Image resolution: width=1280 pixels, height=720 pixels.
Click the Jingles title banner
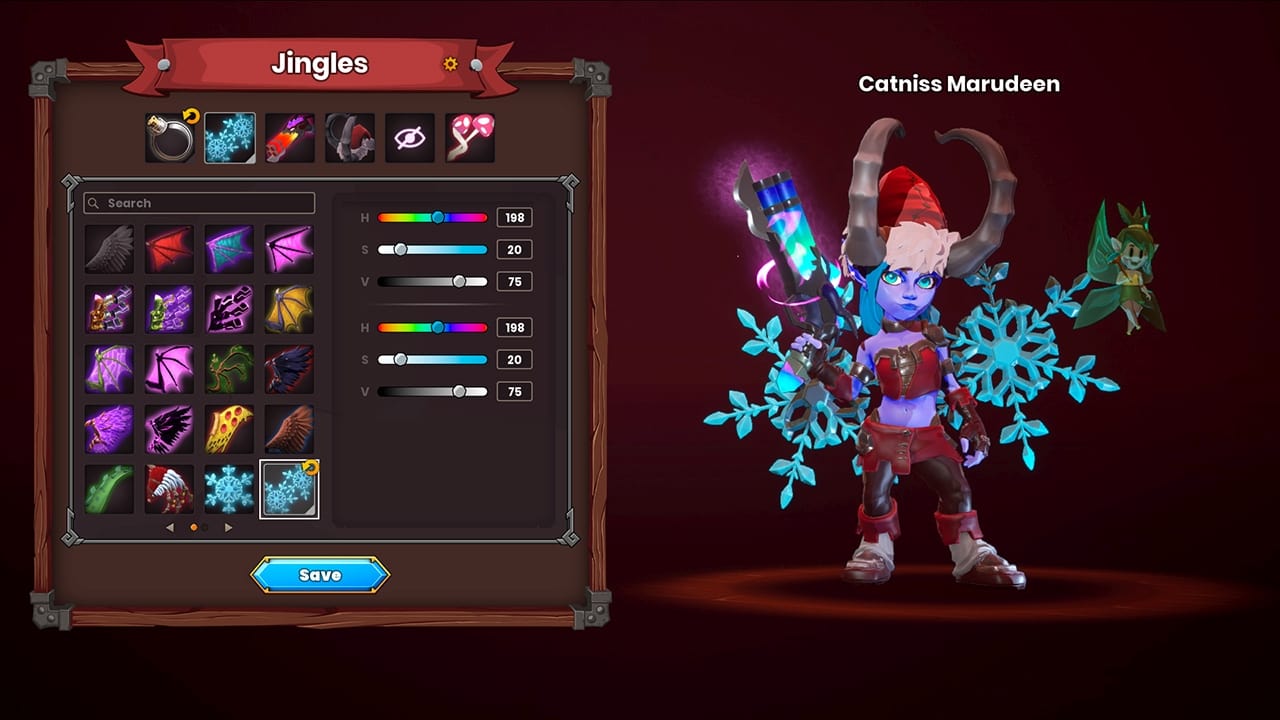(x=320, y=63)
